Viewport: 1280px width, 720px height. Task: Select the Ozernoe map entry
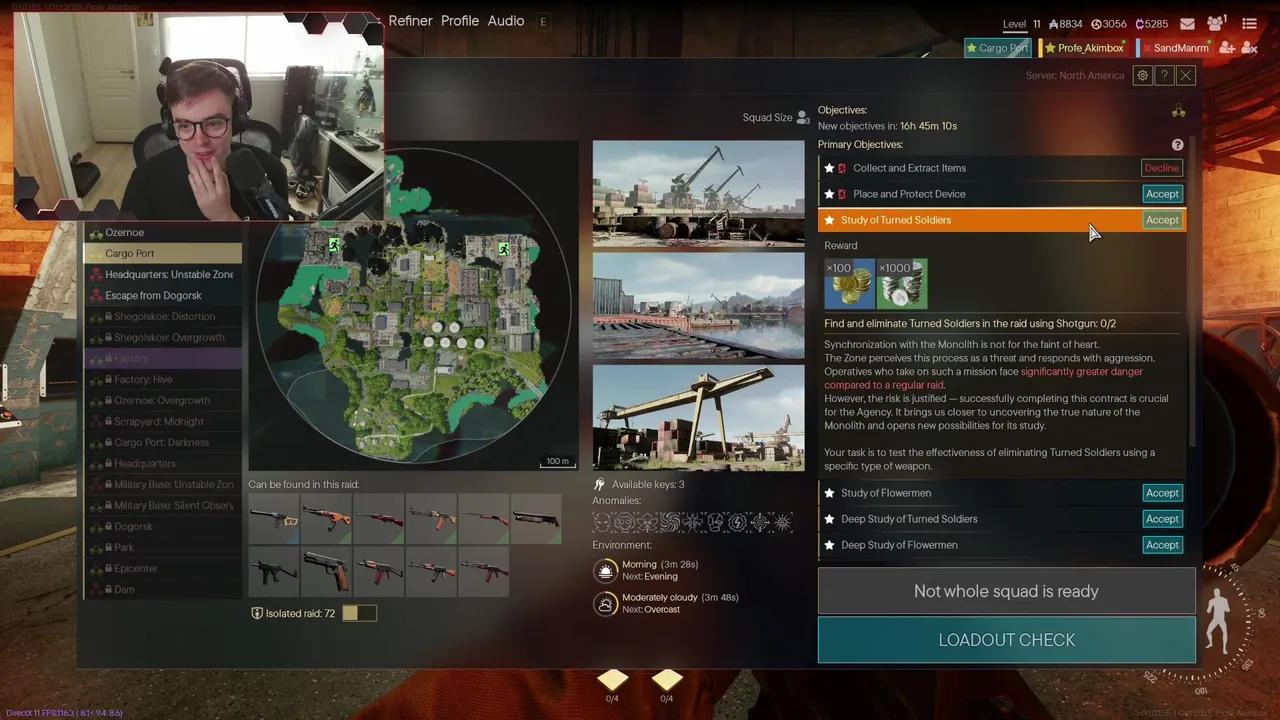tap(125, 233)
